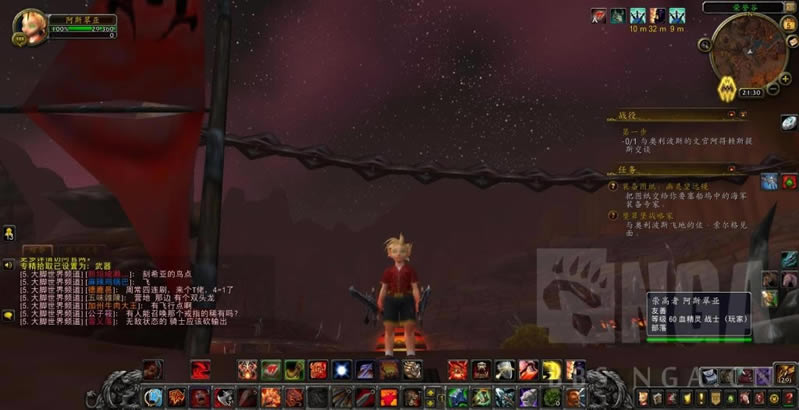Open the circular minimap

(749, 53)
